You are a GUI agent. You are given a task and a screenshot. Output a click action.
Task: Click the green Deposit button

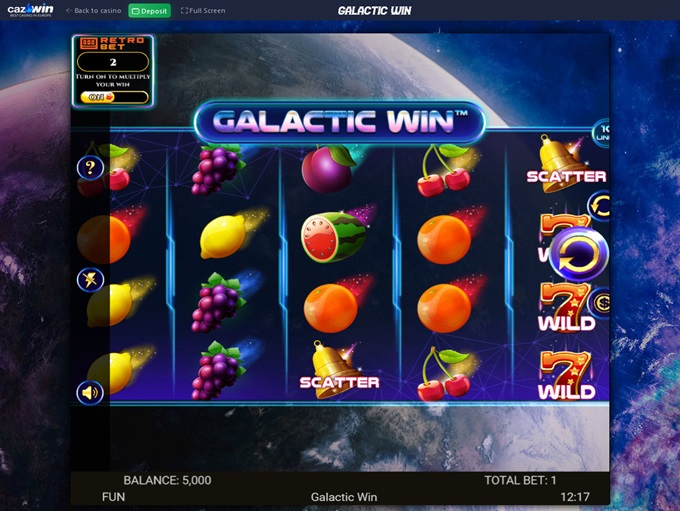150,10
